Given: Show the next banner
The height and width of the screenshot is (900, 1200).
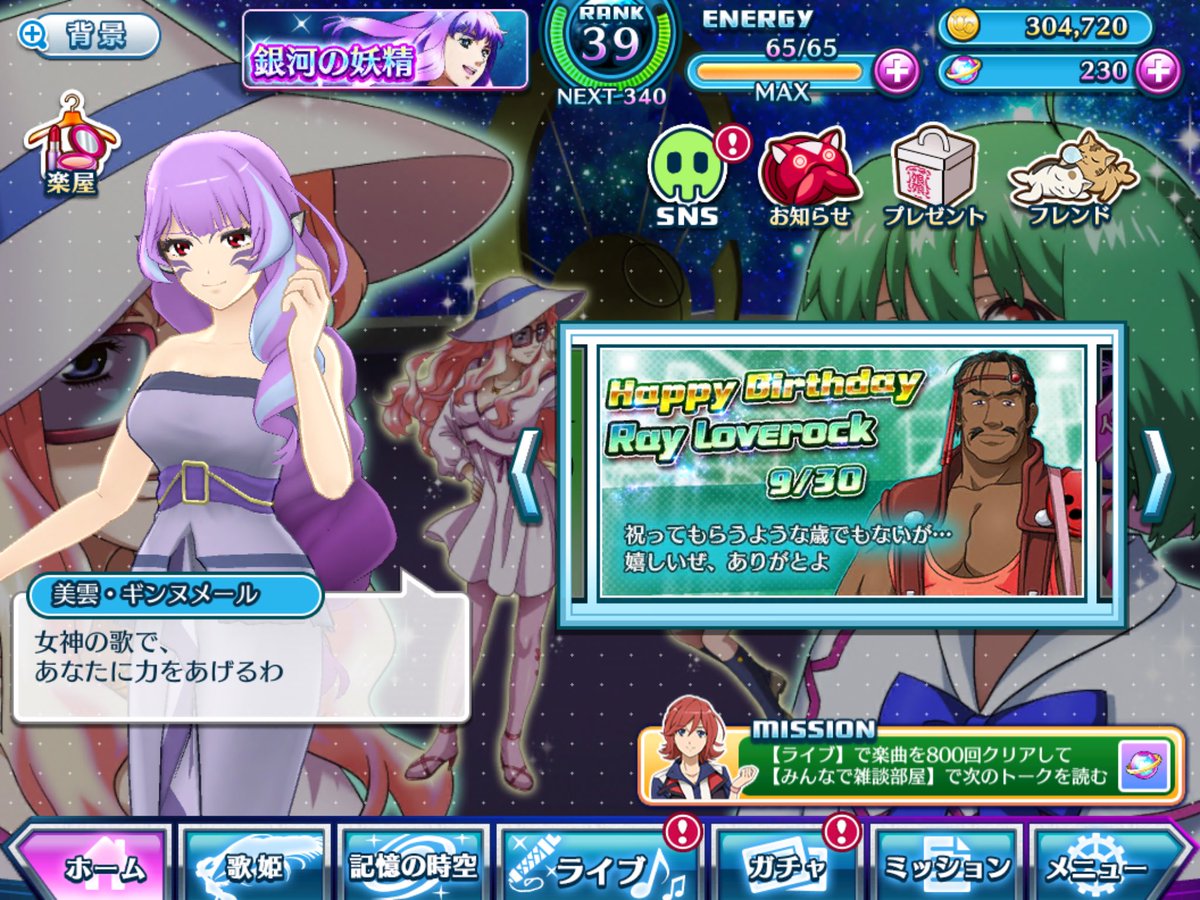Looking at the screenshot, I should pos(1157,473).
